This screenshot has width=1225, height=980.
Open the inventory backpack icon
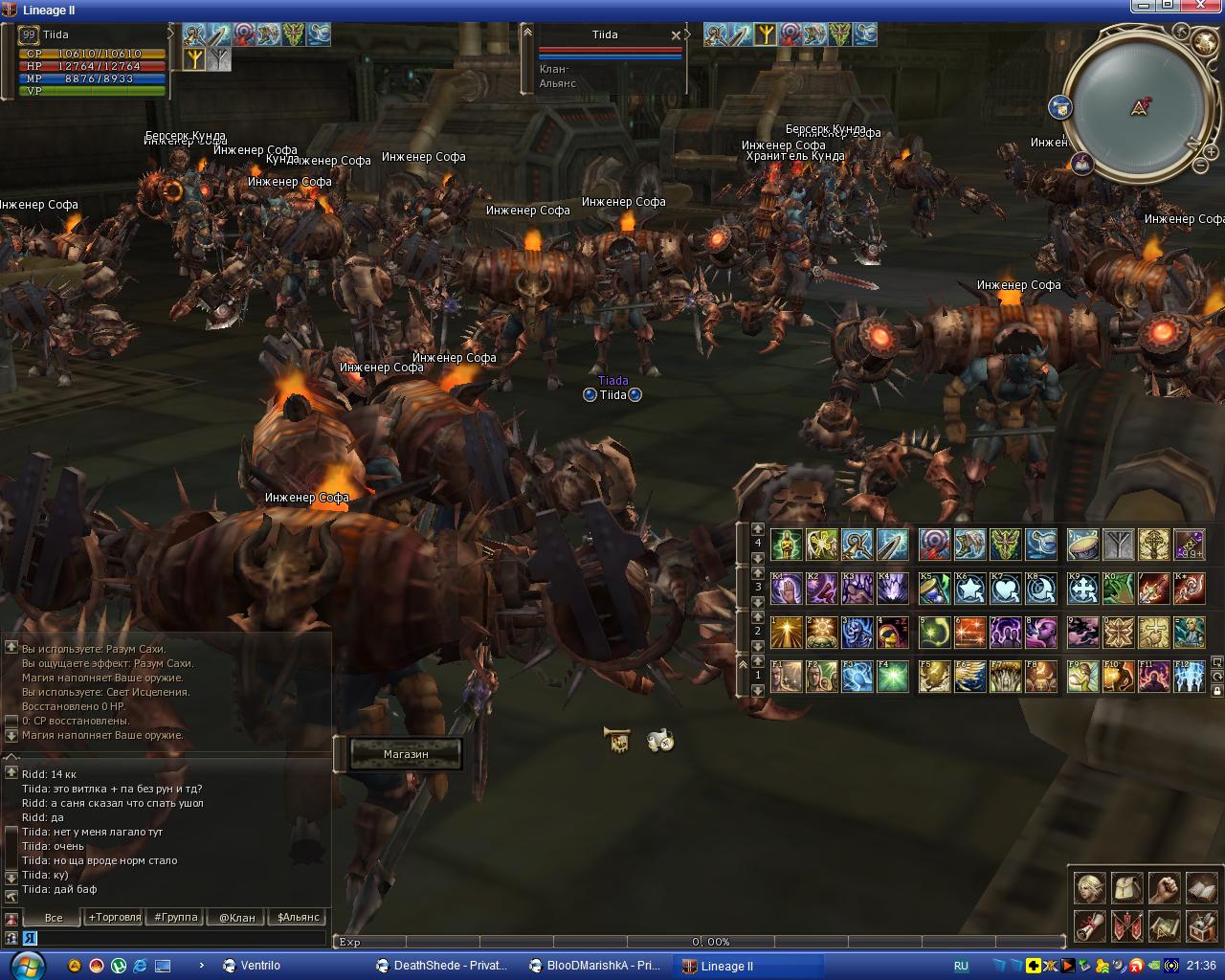point(1127,888)
